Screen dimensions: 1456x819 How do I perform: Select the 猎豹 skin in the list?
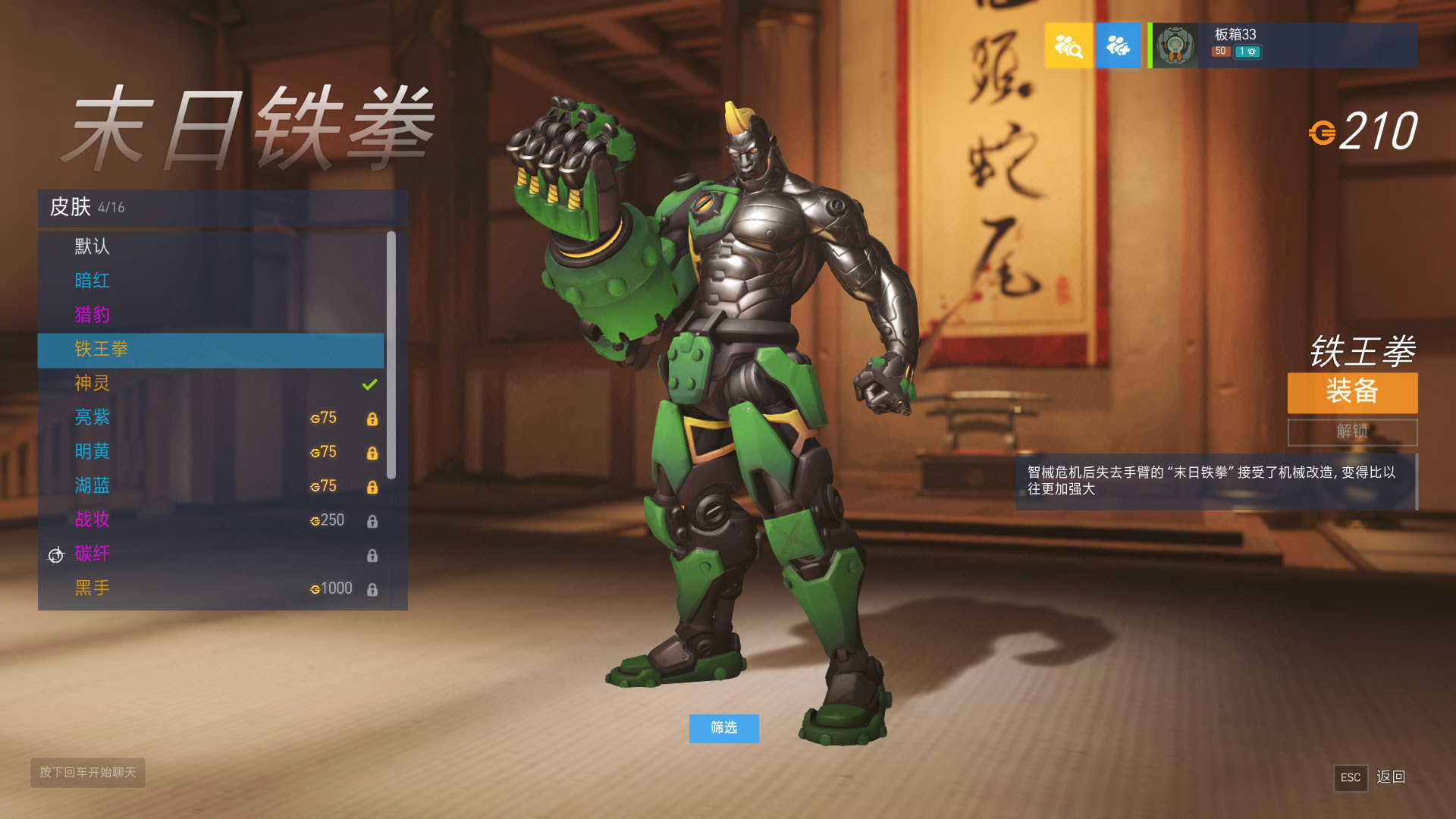(92, 315)
